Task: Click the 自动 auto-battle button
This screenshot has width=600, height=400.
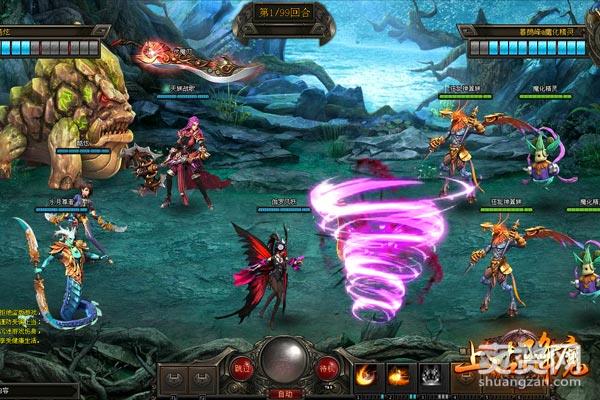Action: [283, 393]
